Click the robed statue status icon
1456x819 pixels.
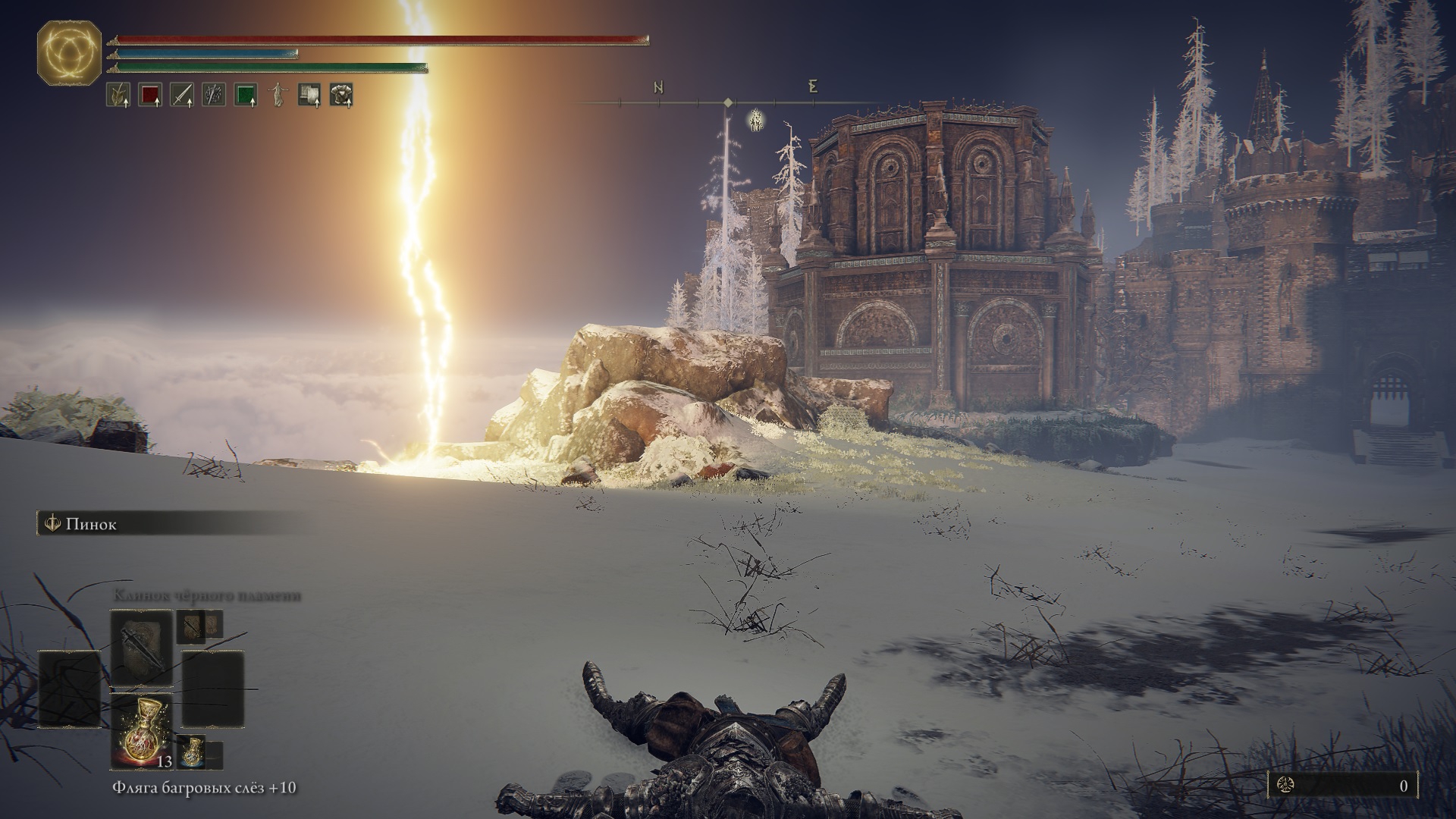pyautogui.click(x=278, y=95)
